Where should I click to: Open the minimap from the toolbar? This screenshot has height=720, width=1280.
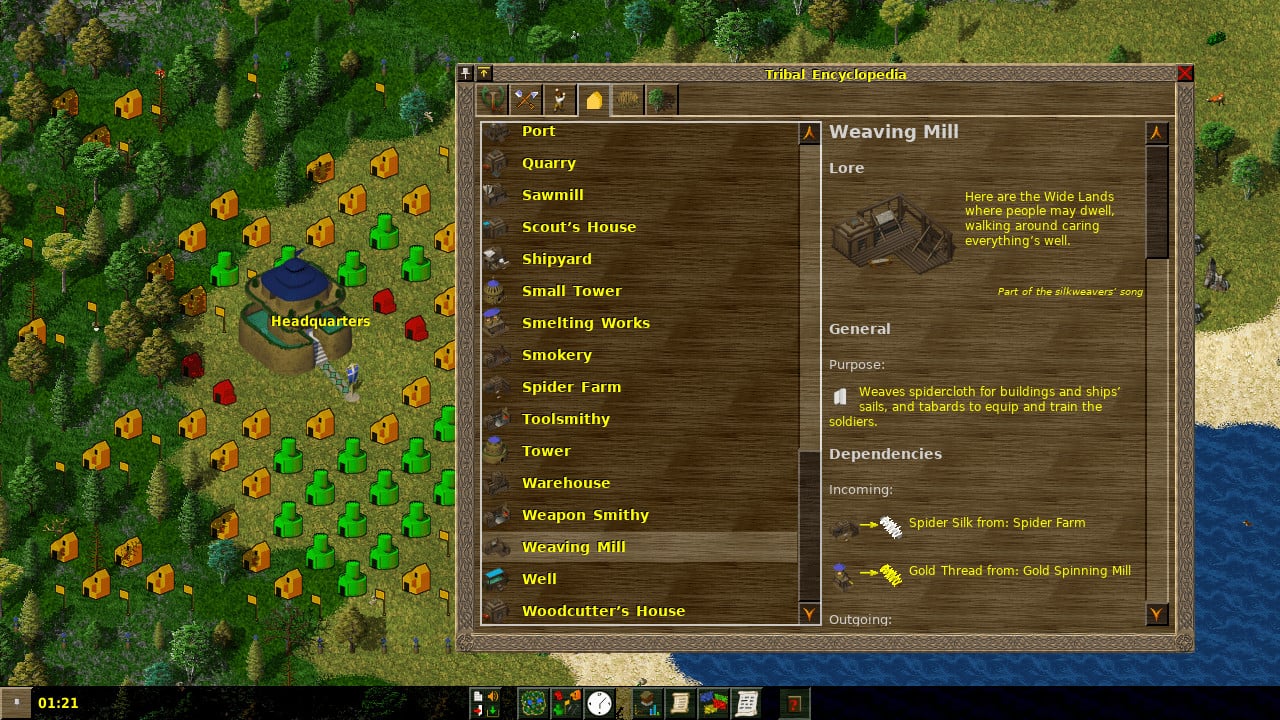[532, 702]
